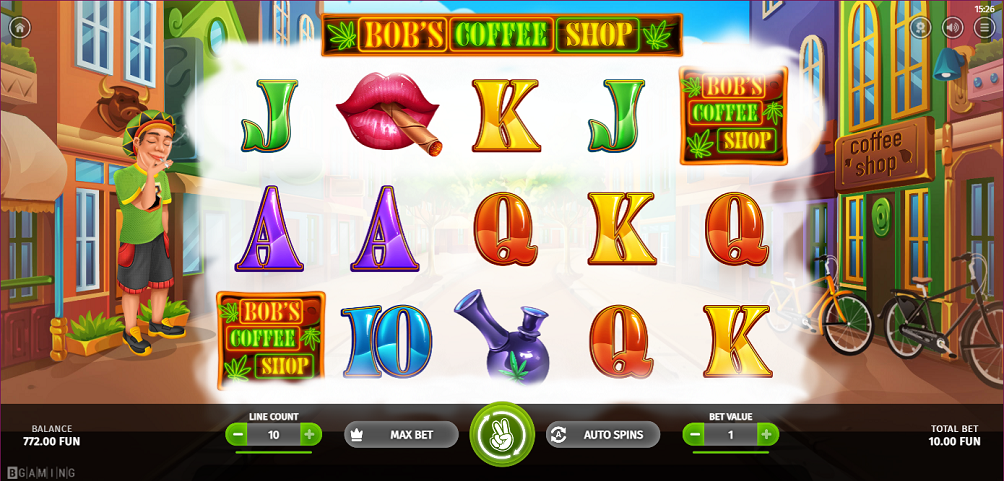
Task: Click the MAX BET button
Action: click(401, 435)
